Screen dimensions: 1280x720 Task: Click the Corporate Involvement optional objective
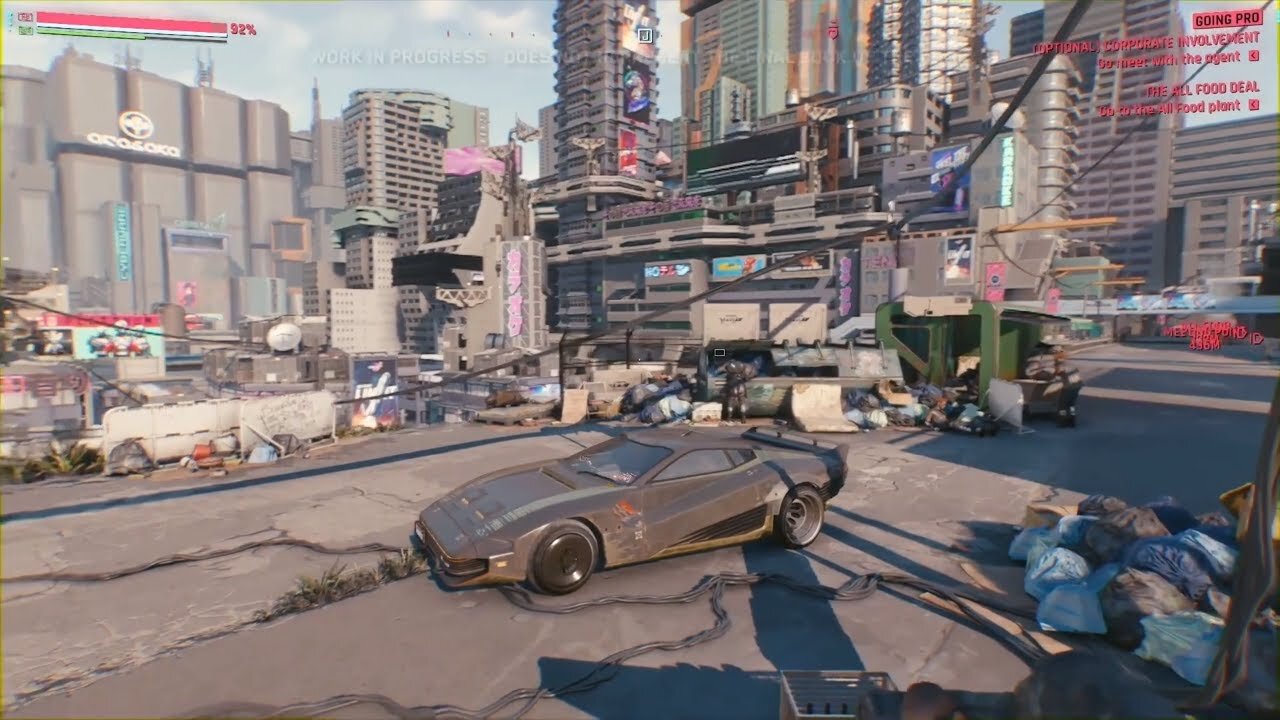[1145, 47]
